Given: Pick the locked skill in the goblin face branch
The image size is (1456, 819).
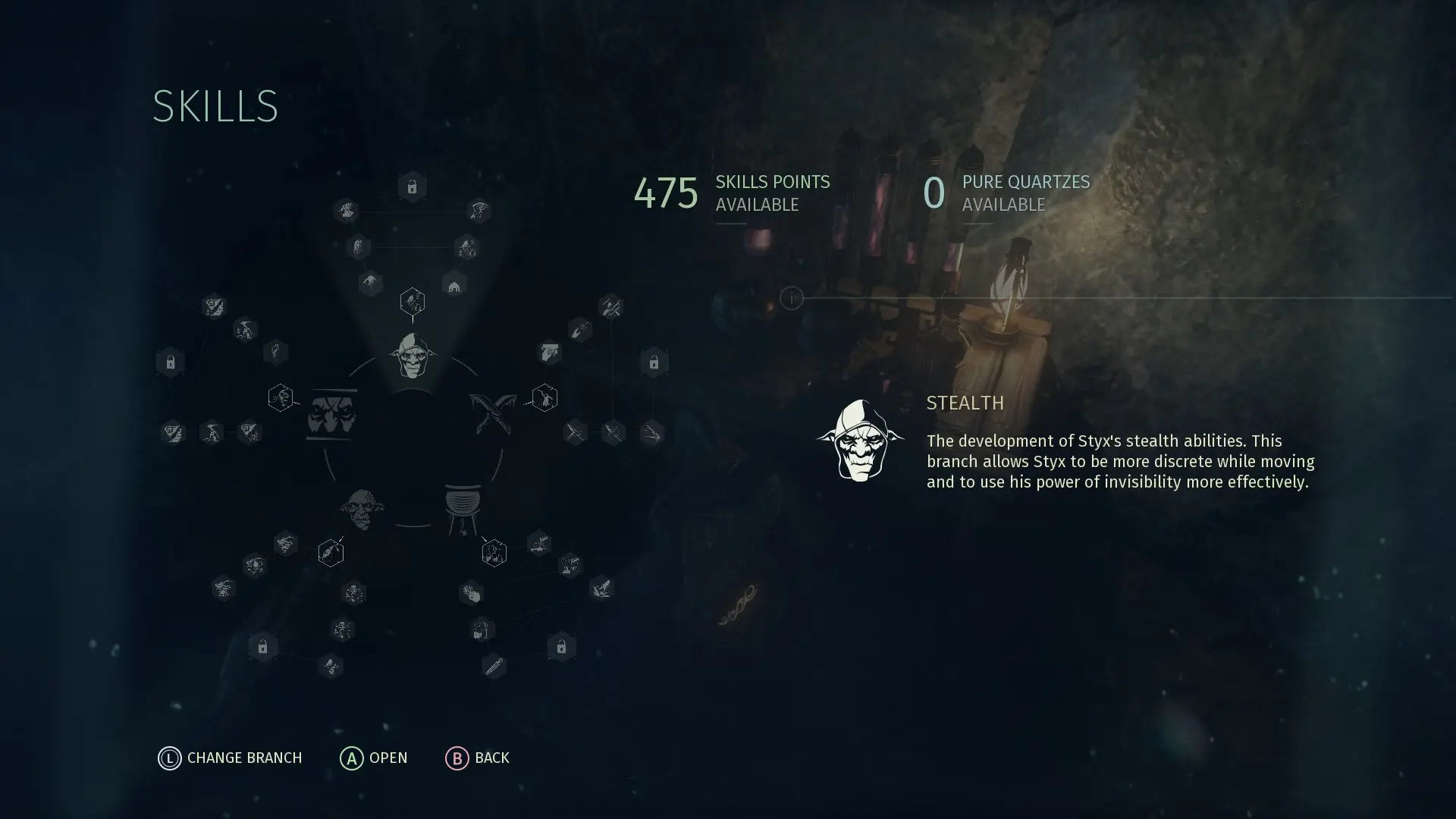Looking at the screenshot, I should click(262, 647).
